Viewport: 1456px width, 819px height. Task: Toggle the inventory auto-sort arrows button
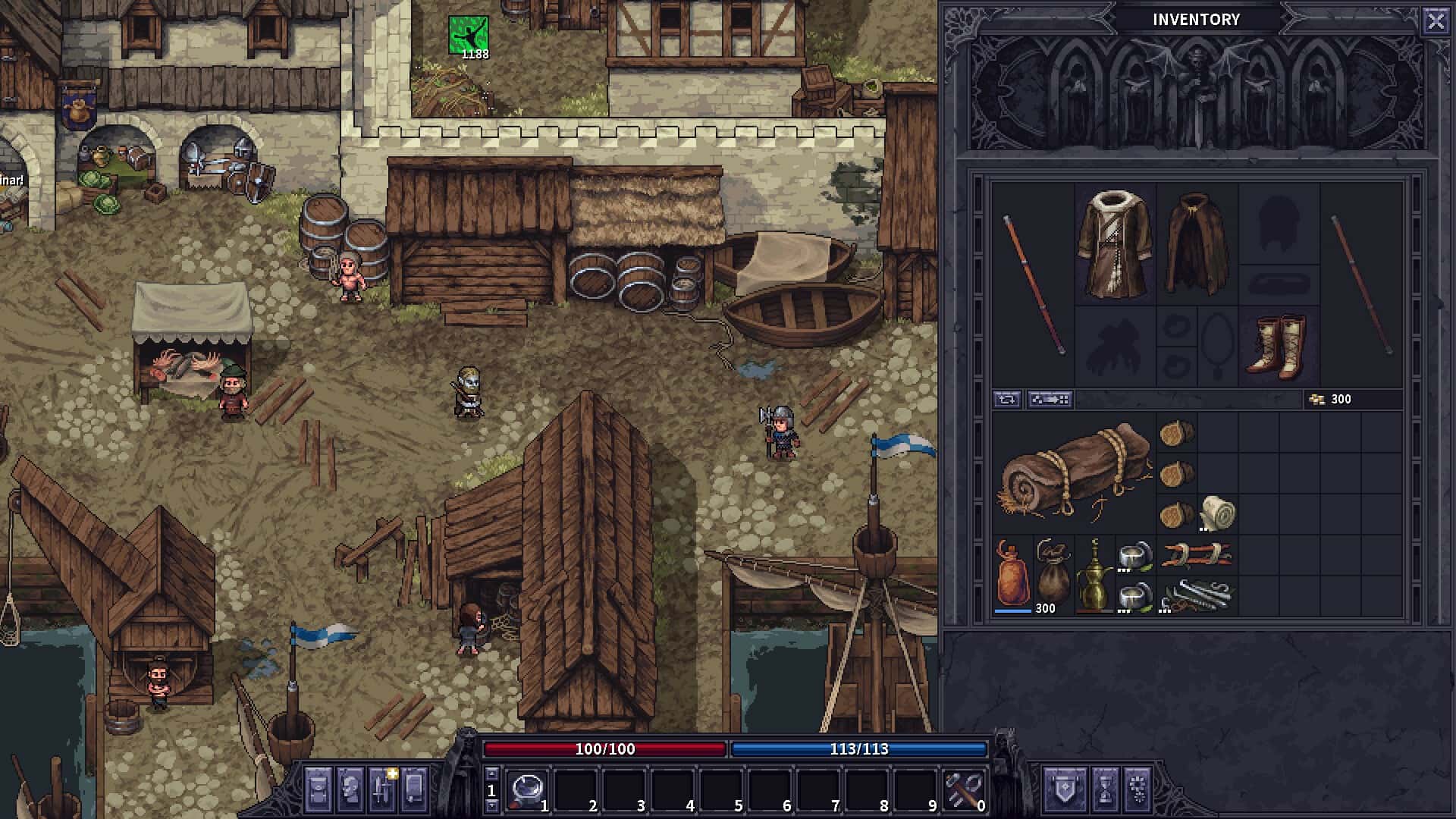pos(1009,399)
